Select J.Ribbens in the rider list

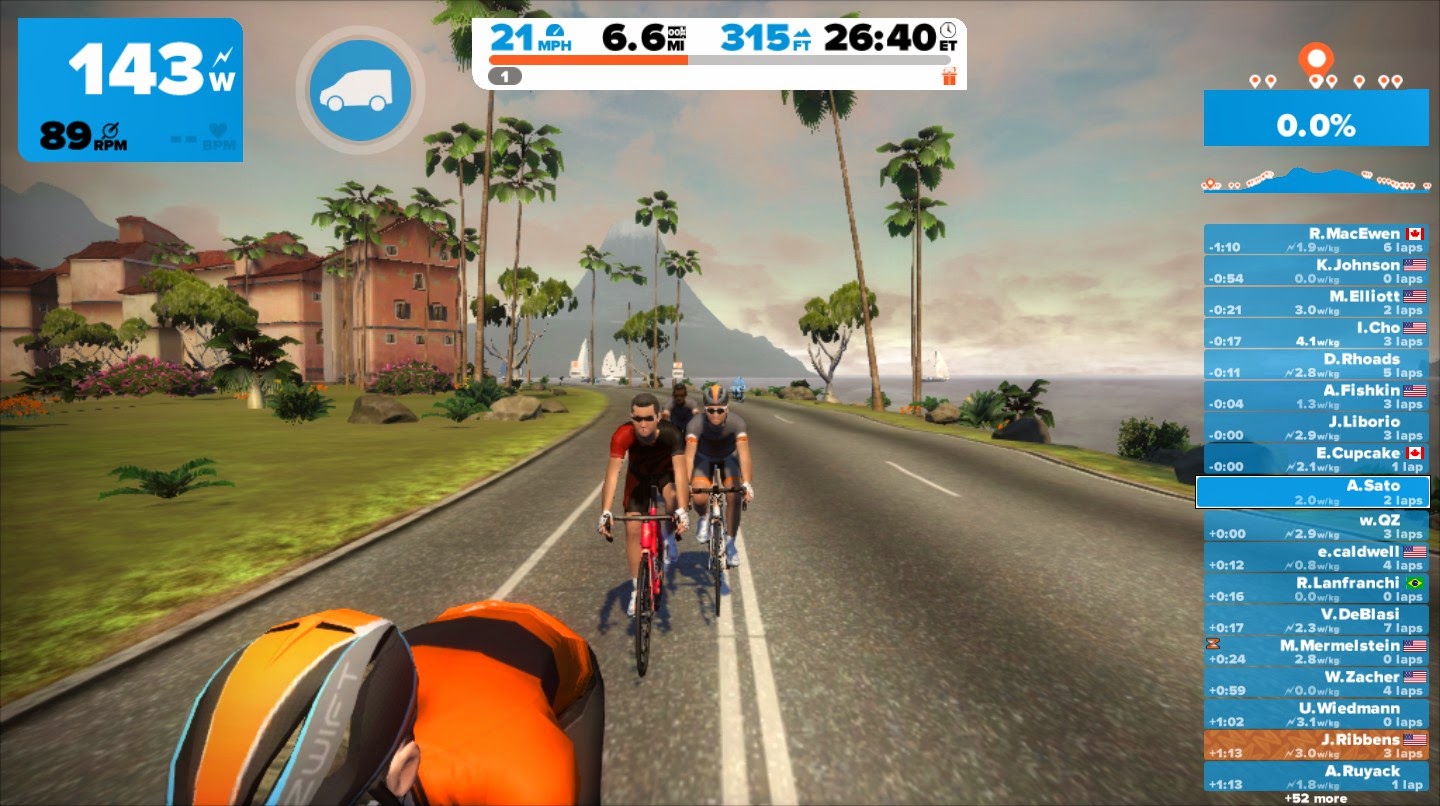click(1314, 744)
